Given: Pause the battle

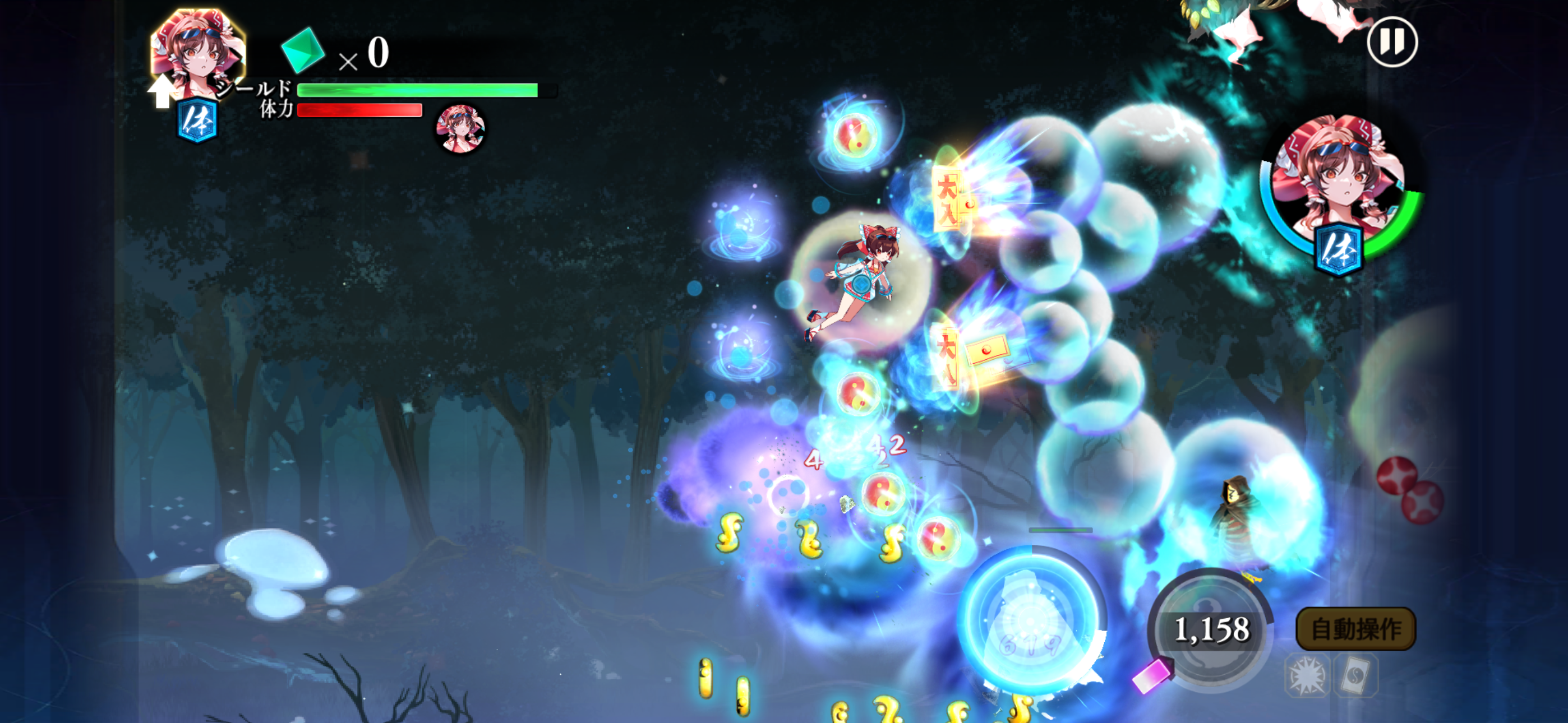Looking at the screenshot, I should [1391, 42].
